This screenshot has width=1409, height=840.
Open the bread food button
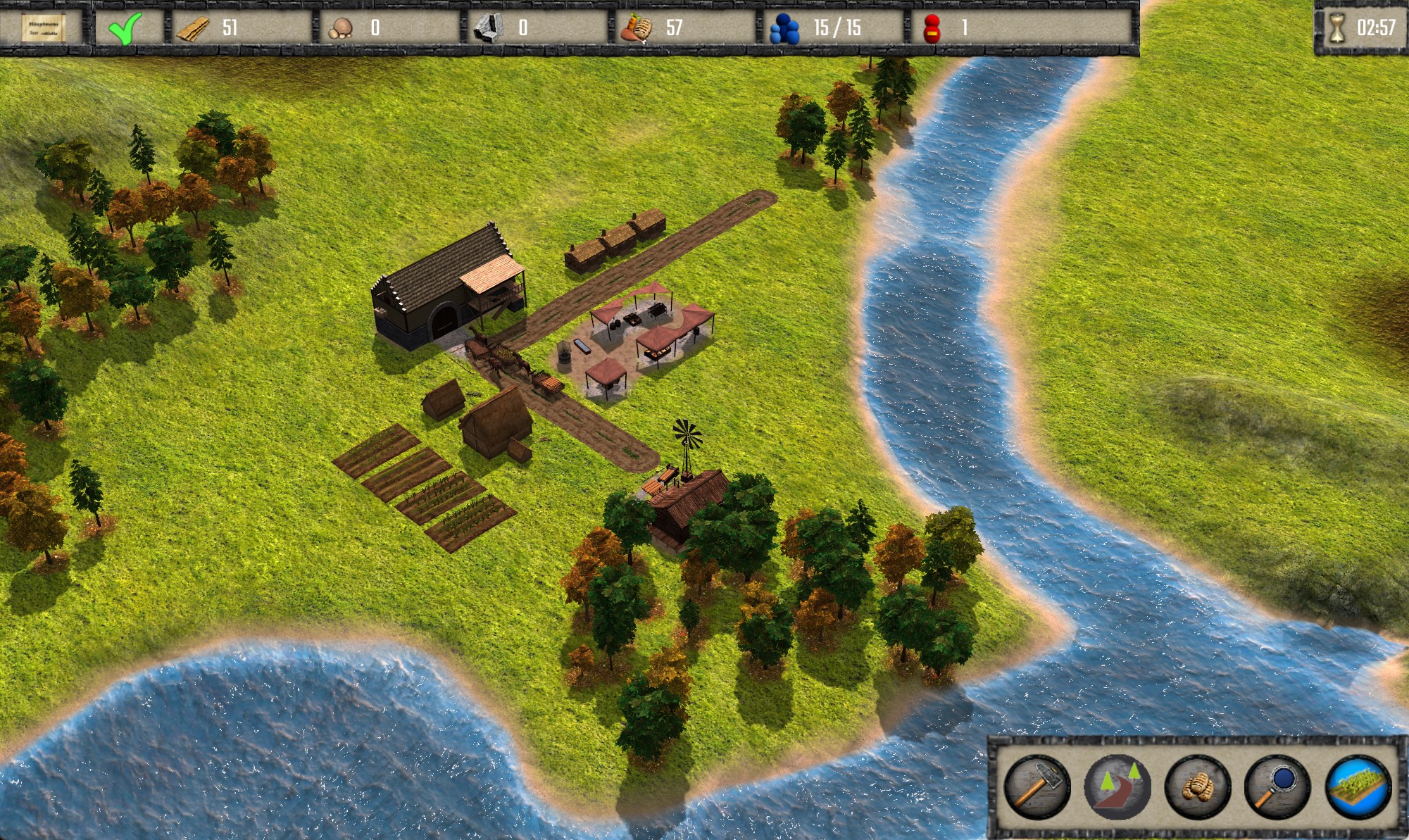pos(1197,786)
